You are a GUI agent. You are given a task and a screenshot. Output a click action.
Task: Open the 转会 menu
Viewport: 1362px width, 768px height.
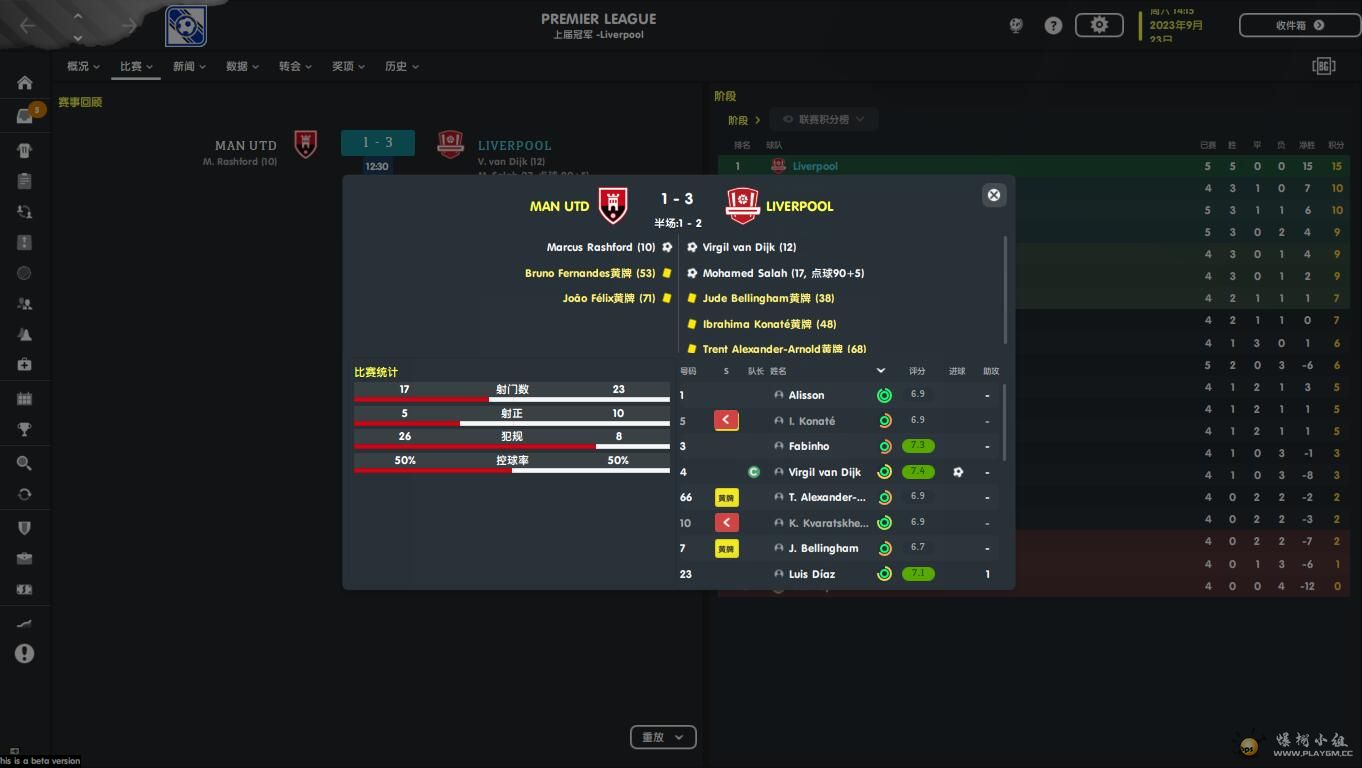pos(295,66)
